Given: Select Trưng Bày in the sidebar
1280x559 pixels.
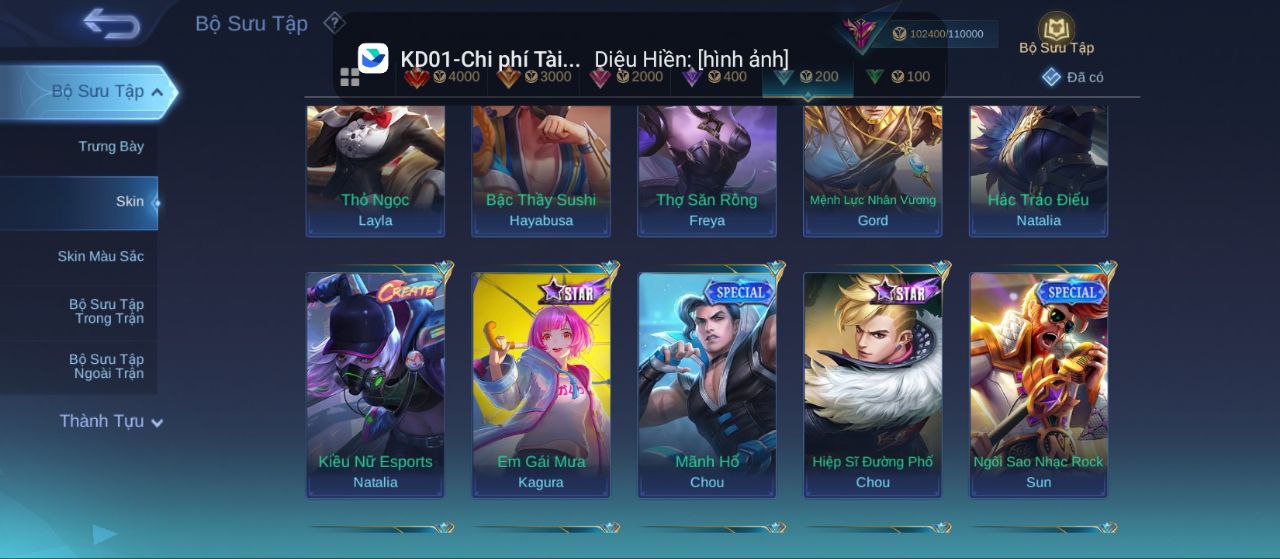Looking at the screenshot, I should tap(111, 147).
